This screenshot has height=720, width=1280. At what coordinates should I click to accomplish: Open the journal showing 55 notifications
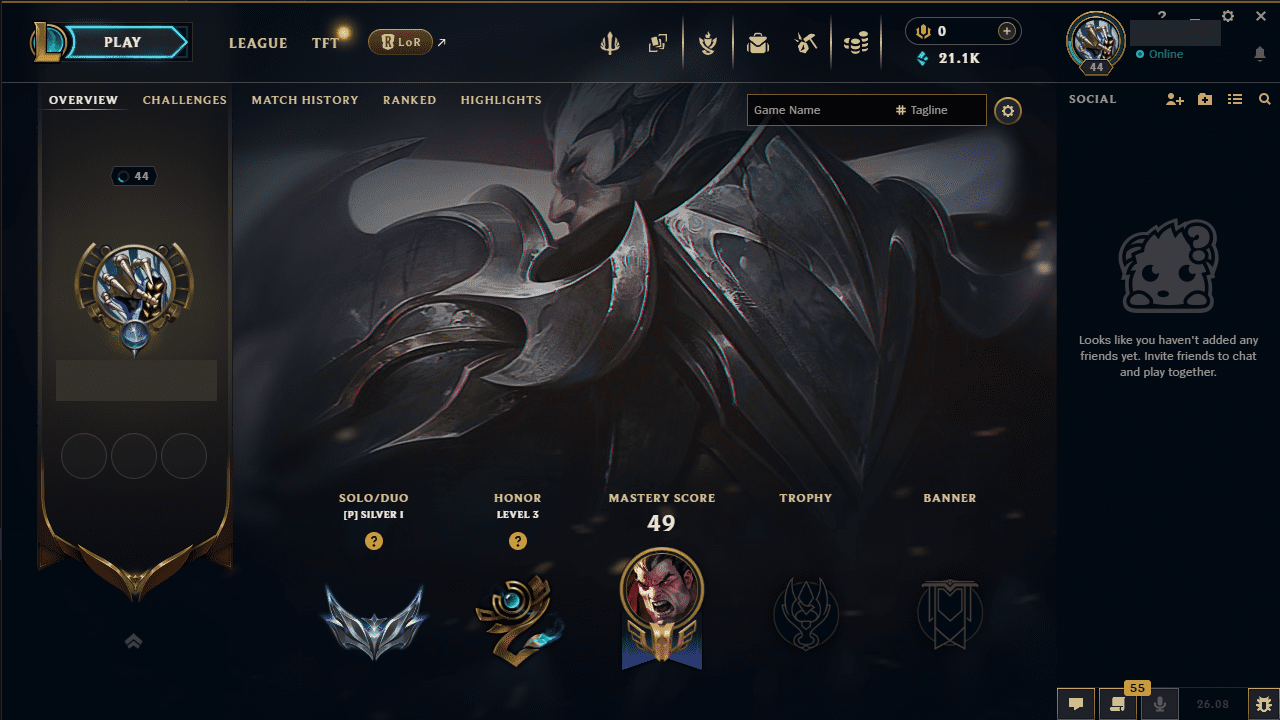(1117, 703)
